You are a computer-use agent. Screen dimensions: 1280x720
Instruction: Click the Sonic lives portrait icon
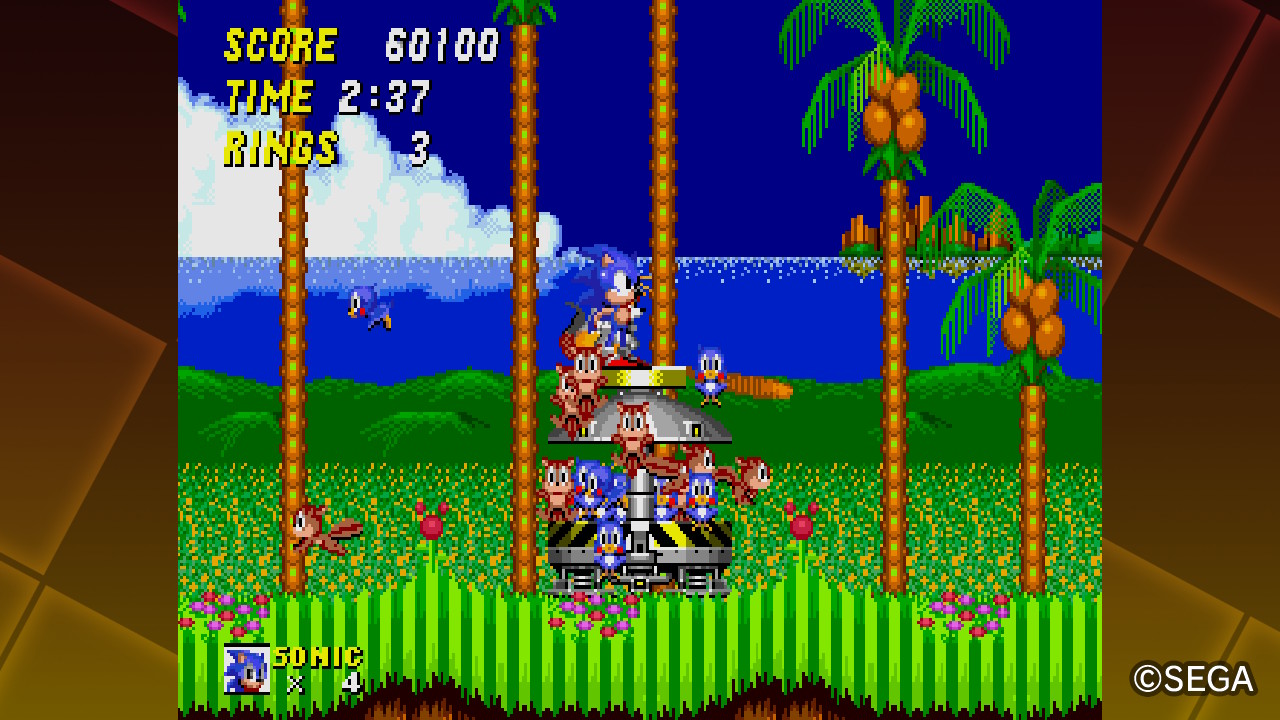246,669
